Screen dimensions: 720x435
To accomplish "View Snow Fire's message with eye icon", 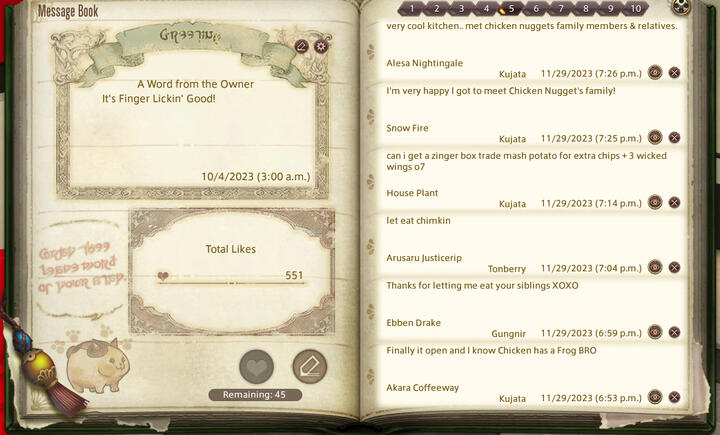I will [x=655, y=138].
